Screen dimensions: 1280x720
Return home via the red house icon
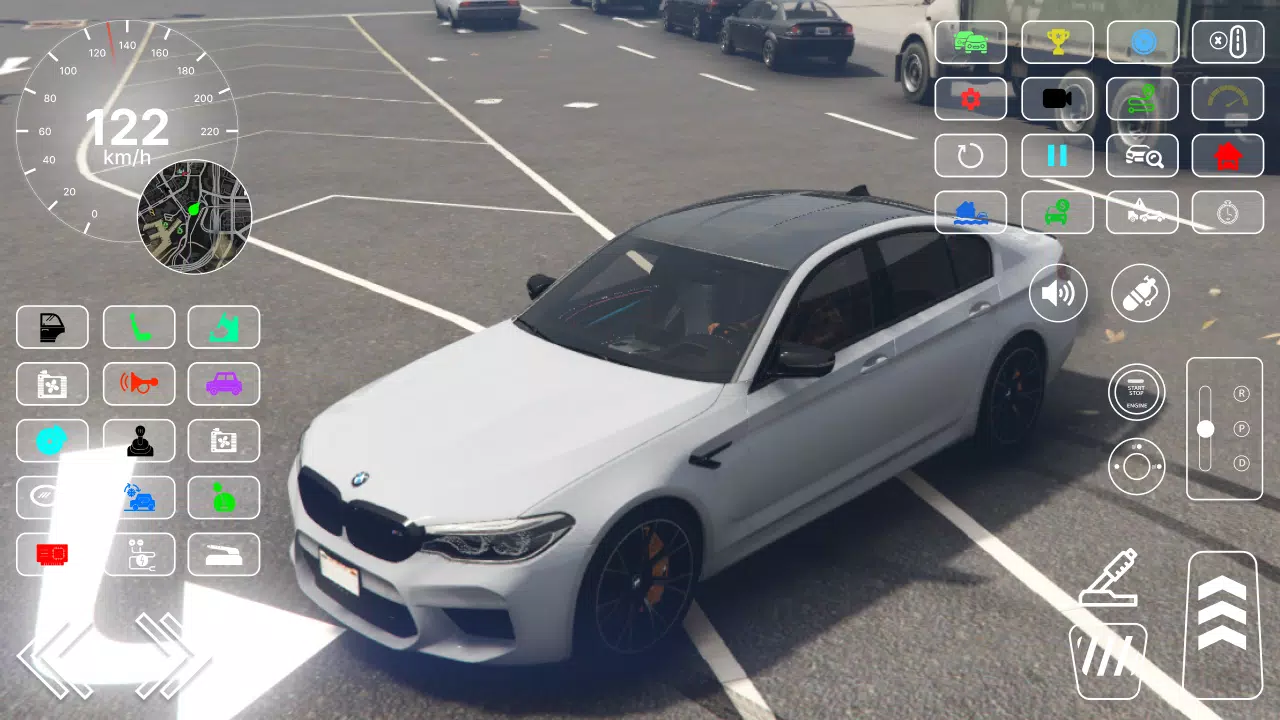click(x=1229, y=156)
